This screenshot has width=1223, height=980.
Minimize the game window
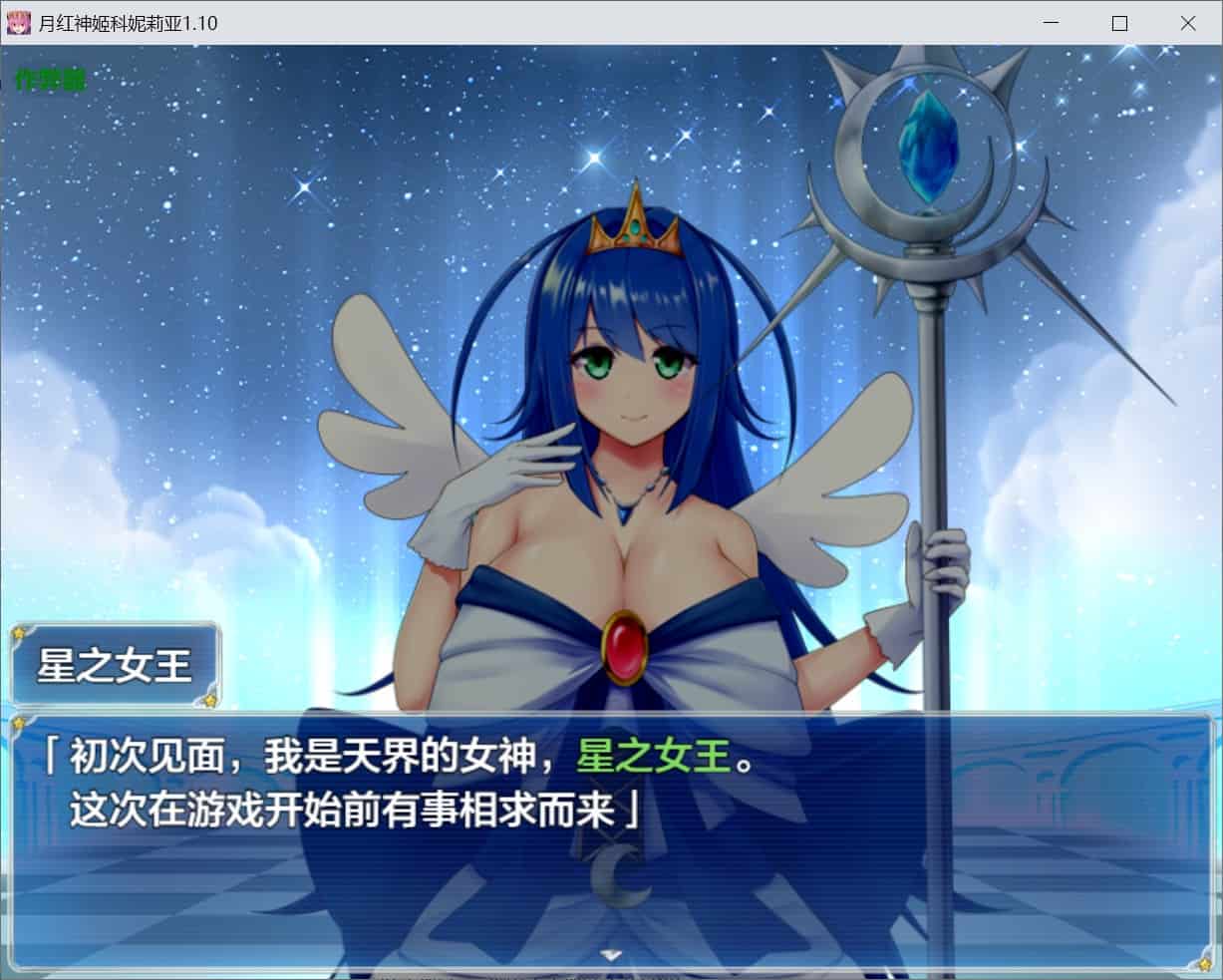click(1052, 23)
